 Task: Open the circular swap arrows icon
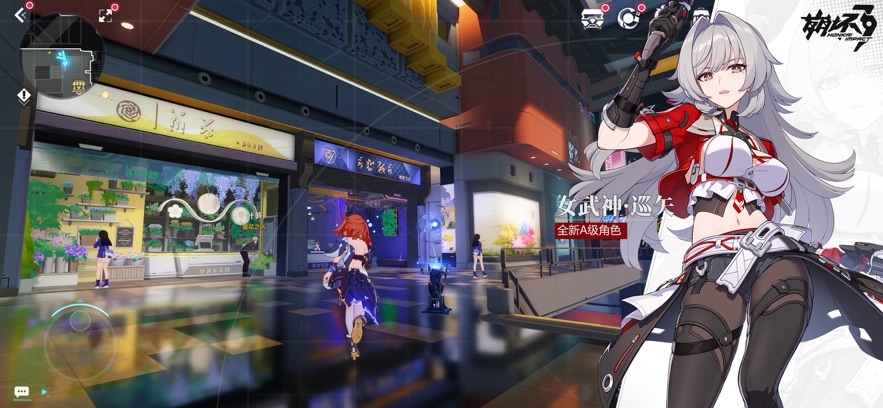(628, 17)
